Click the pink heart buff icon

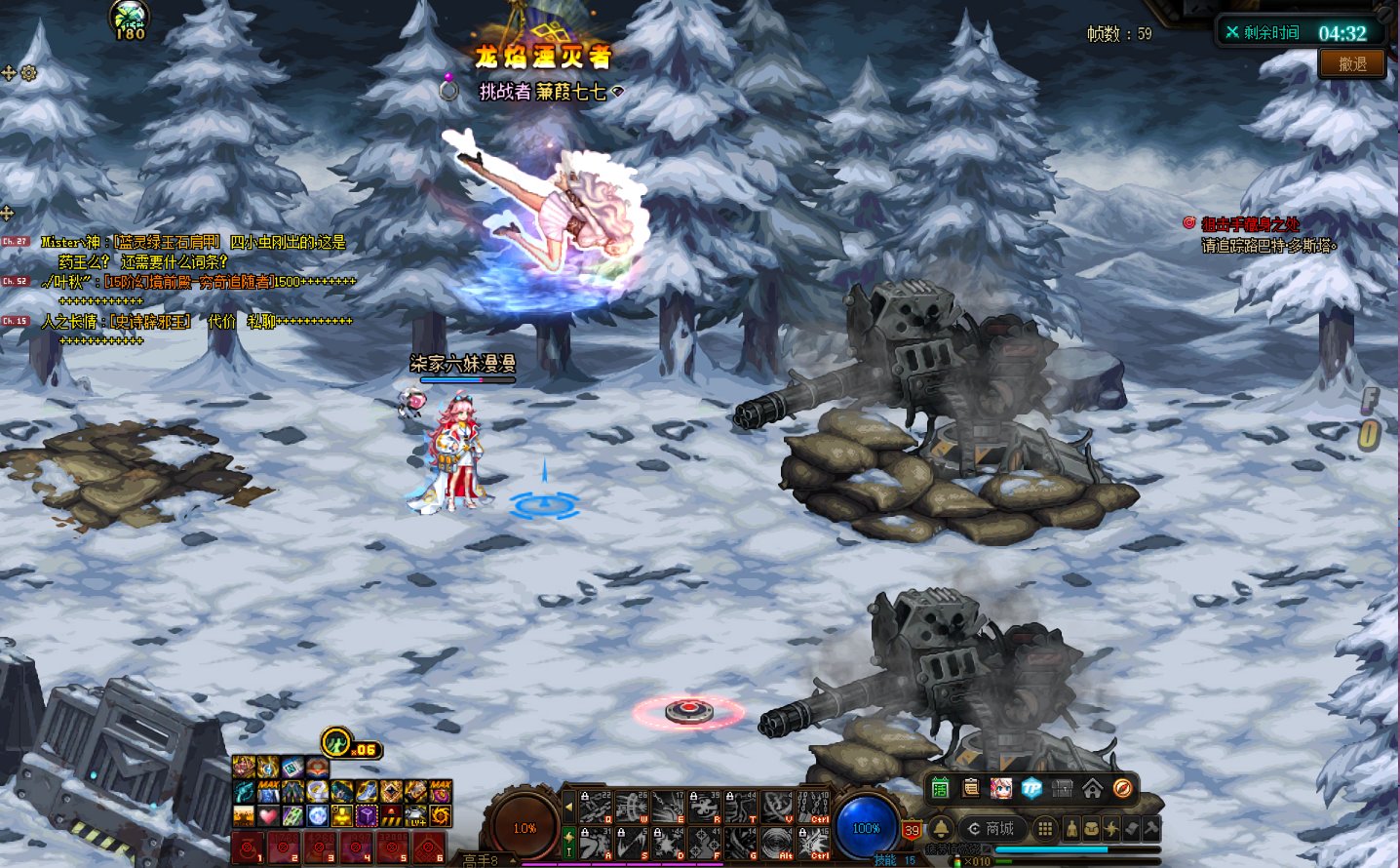click(268, 815)
